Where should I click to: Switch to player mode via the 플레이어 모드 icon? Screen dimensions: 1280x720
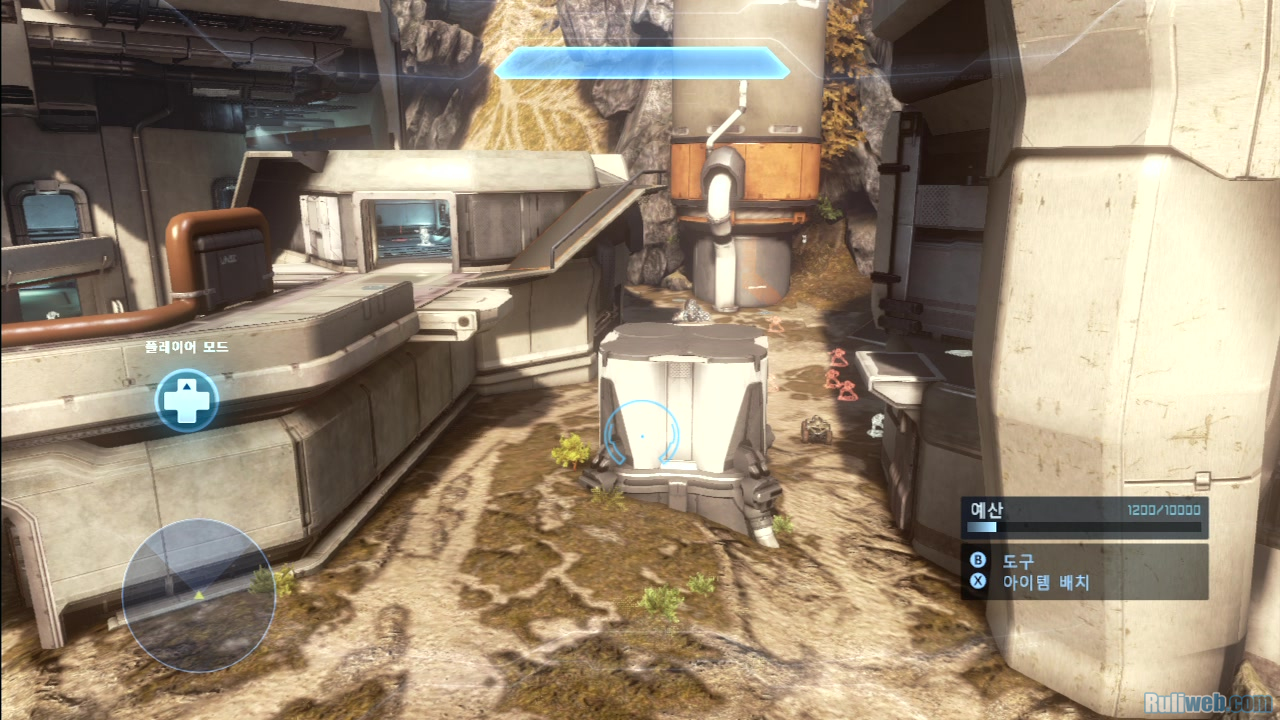pos(187,400)
